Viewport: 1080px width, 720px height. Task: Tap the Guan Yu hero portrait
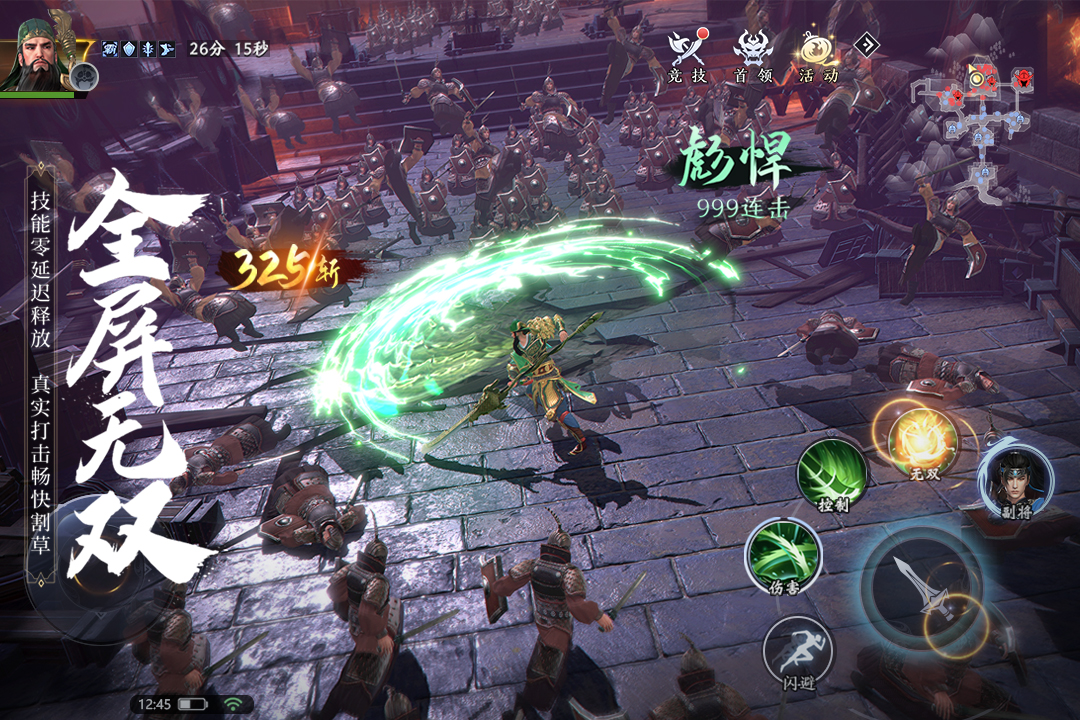(38, 55)
